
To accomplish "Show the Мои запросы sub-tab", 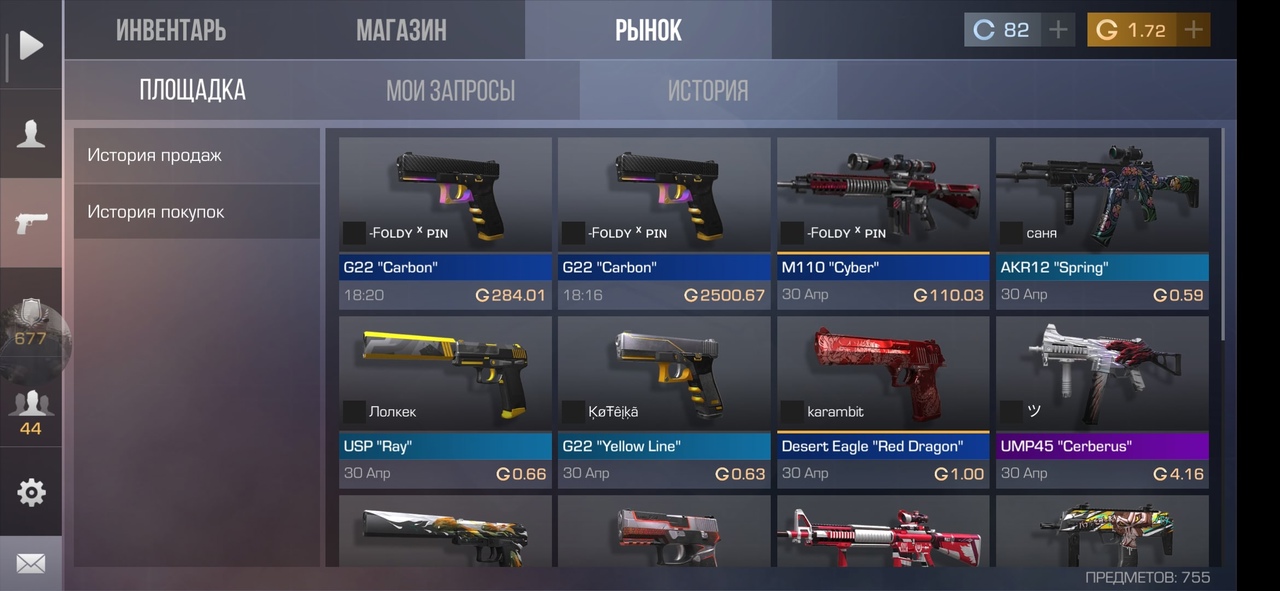I will coord(450,91).
